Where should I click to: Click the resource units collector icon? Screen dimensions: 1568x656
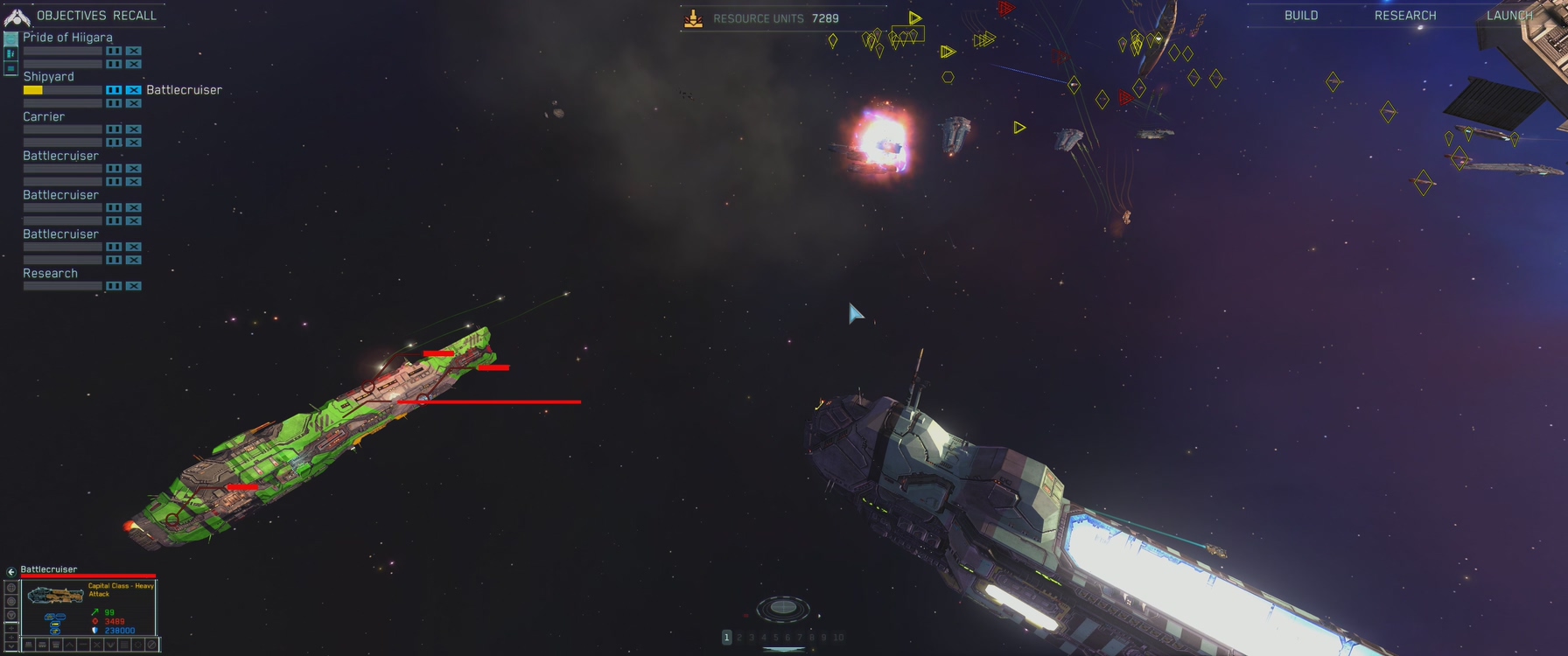(x=693, y=18)
